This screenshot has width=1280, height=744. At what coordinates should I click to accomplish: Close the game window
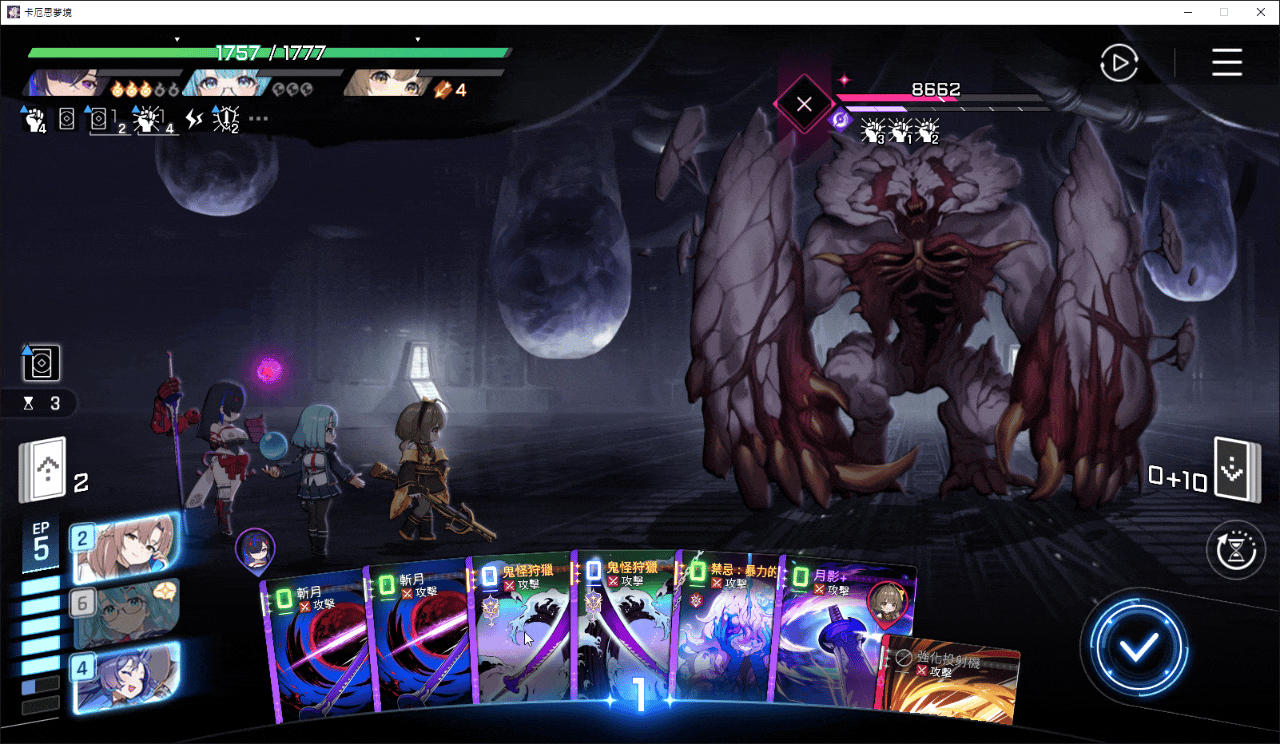click(x=1257, y=12)
